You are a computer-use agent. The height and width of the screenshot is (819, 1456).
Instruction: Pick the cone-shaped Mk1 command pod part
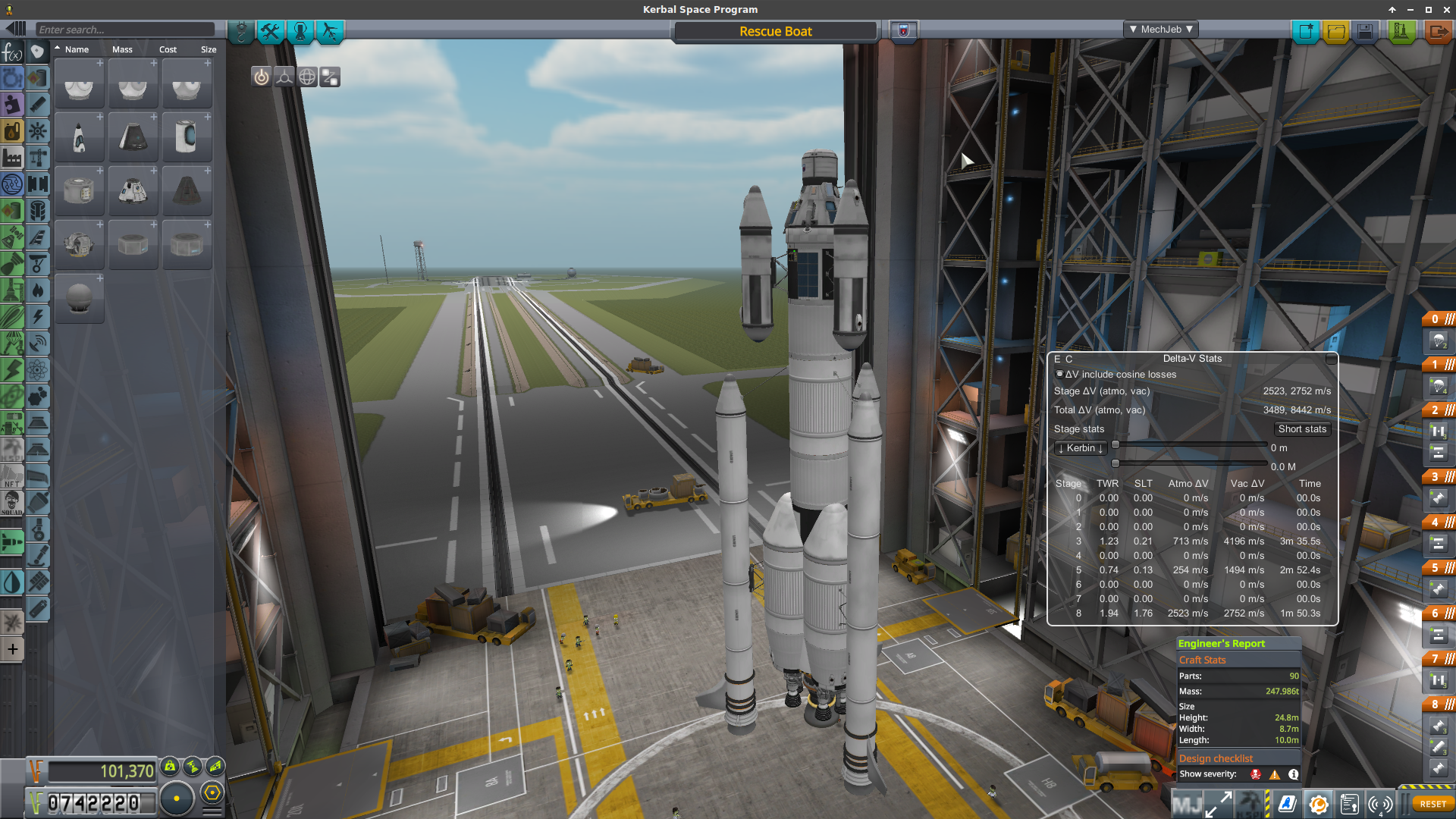[x=133, y=137]
